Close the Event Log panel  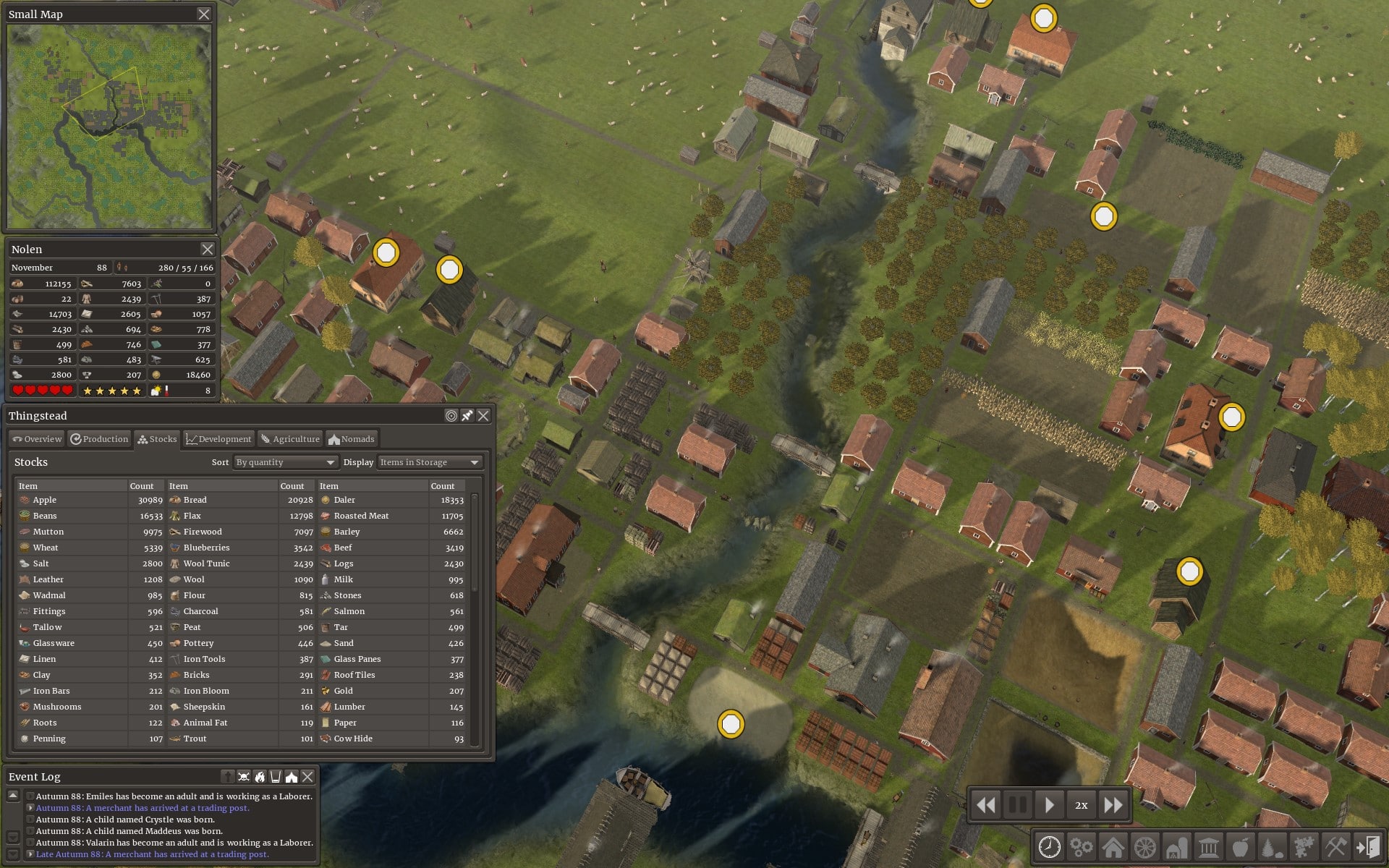pos(307,777)
